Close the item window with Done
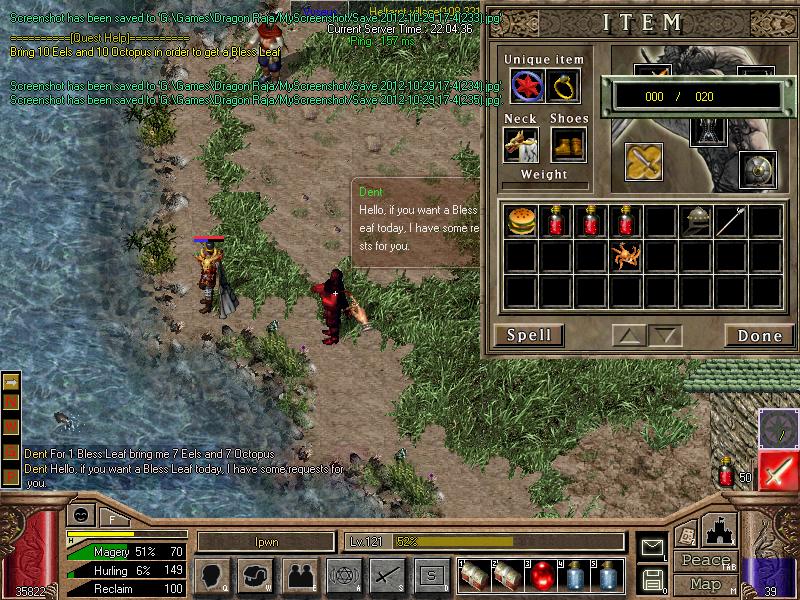800x600 pixels. 759,336
